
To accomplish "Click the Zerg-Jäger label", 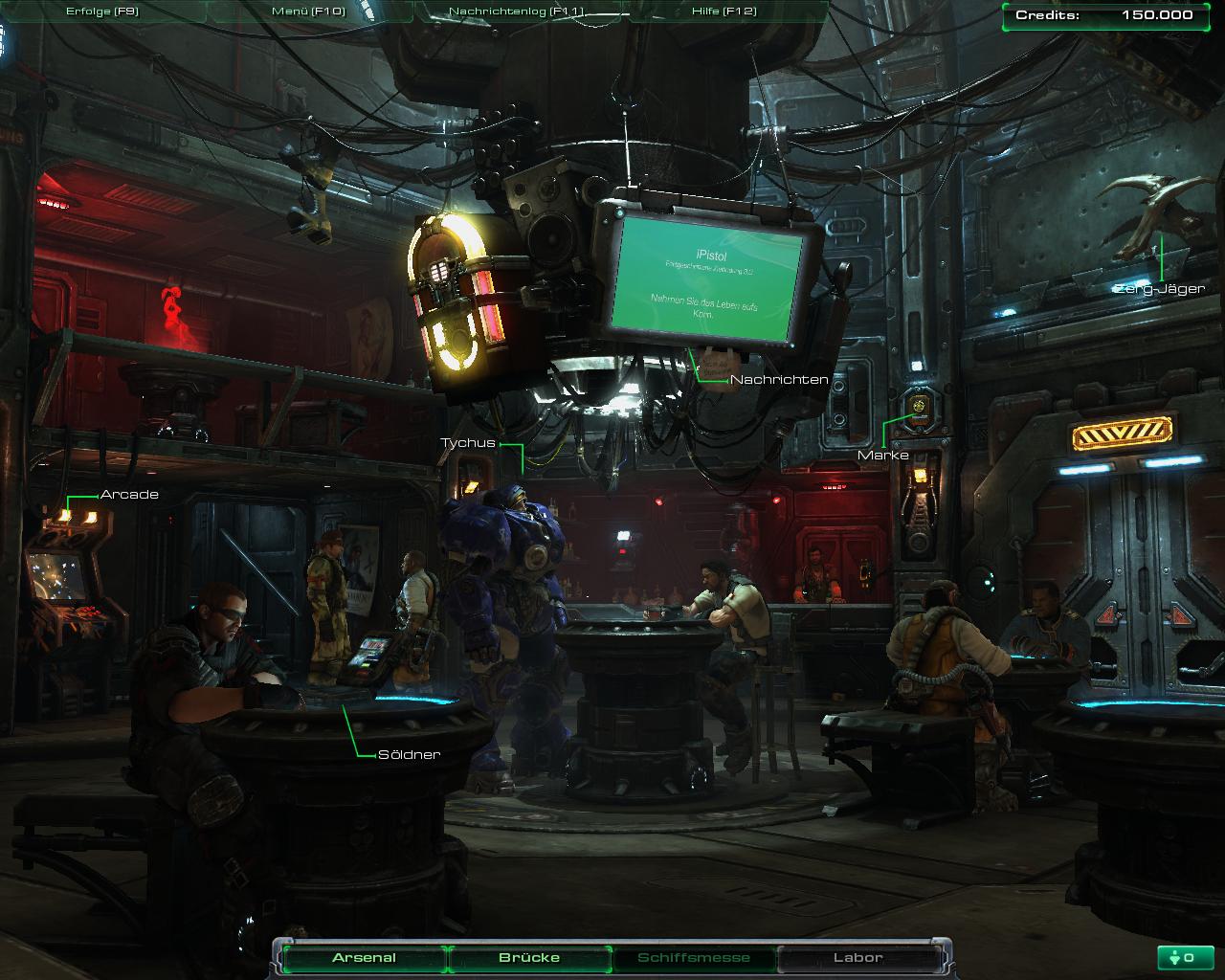I will pyautogui.click(x=1159, y=289).
